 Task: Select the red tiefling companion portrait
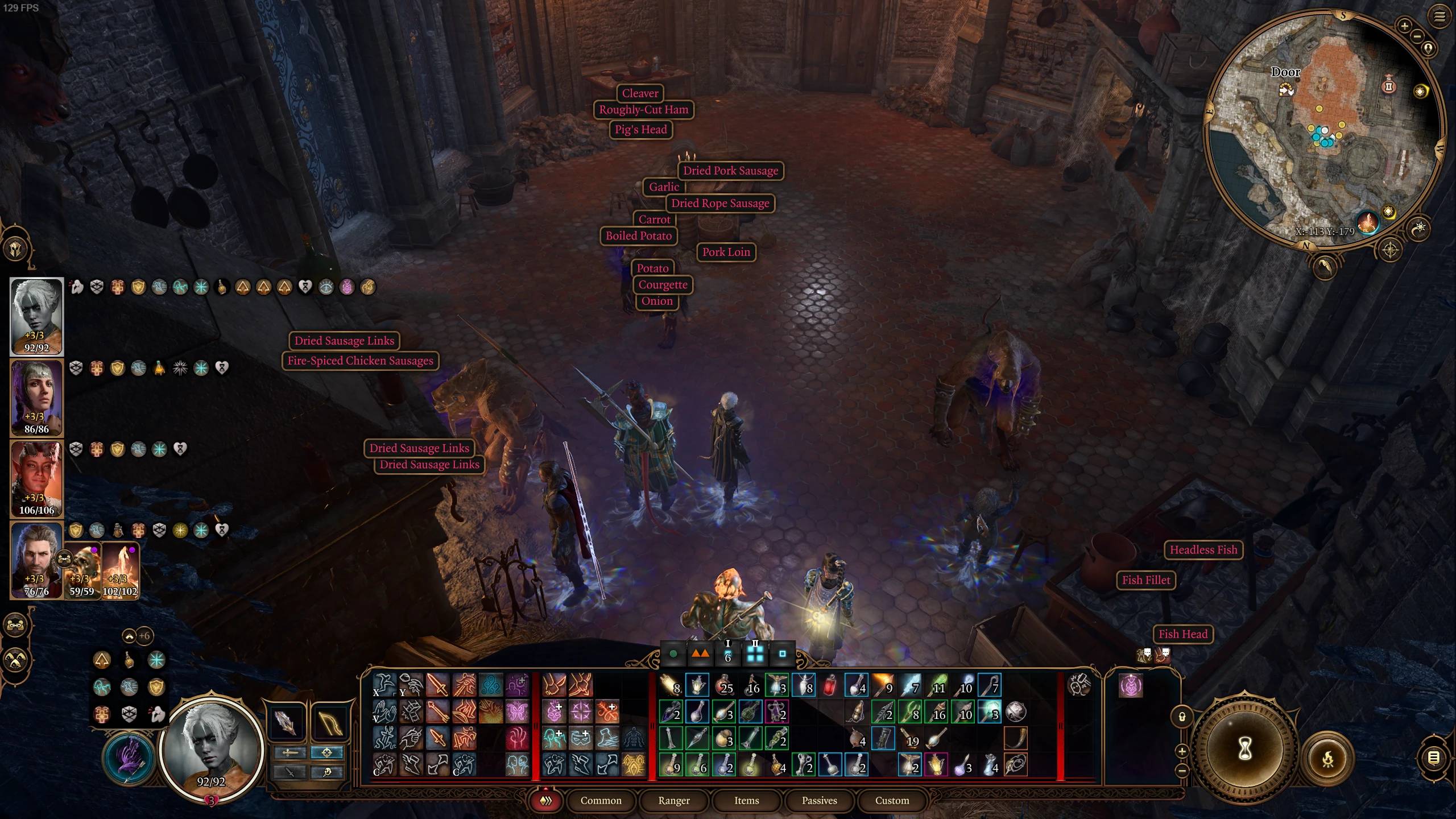pyautogui.click(x=36, y=478)
